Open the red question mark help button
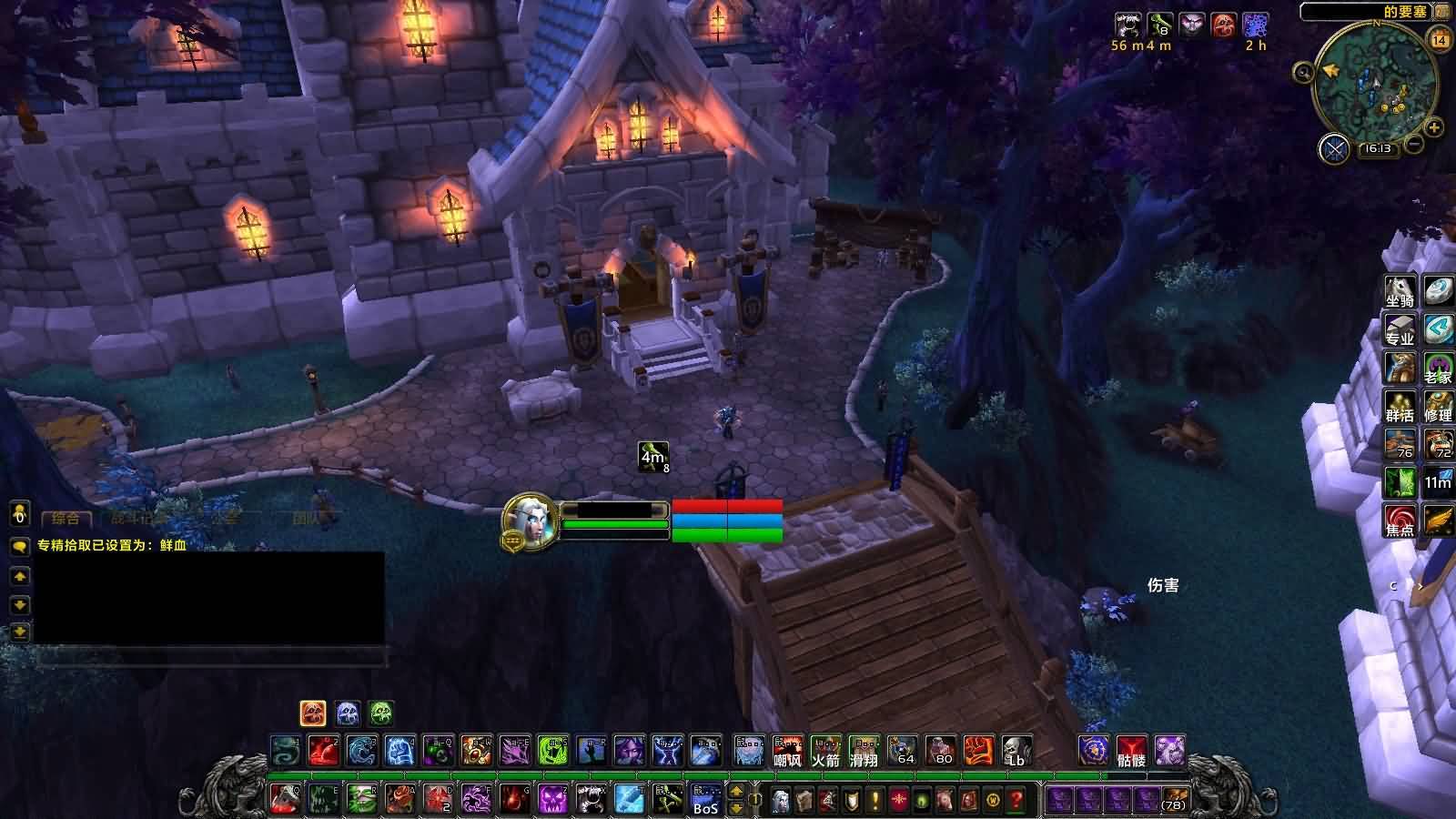 tap(1016, 800)
